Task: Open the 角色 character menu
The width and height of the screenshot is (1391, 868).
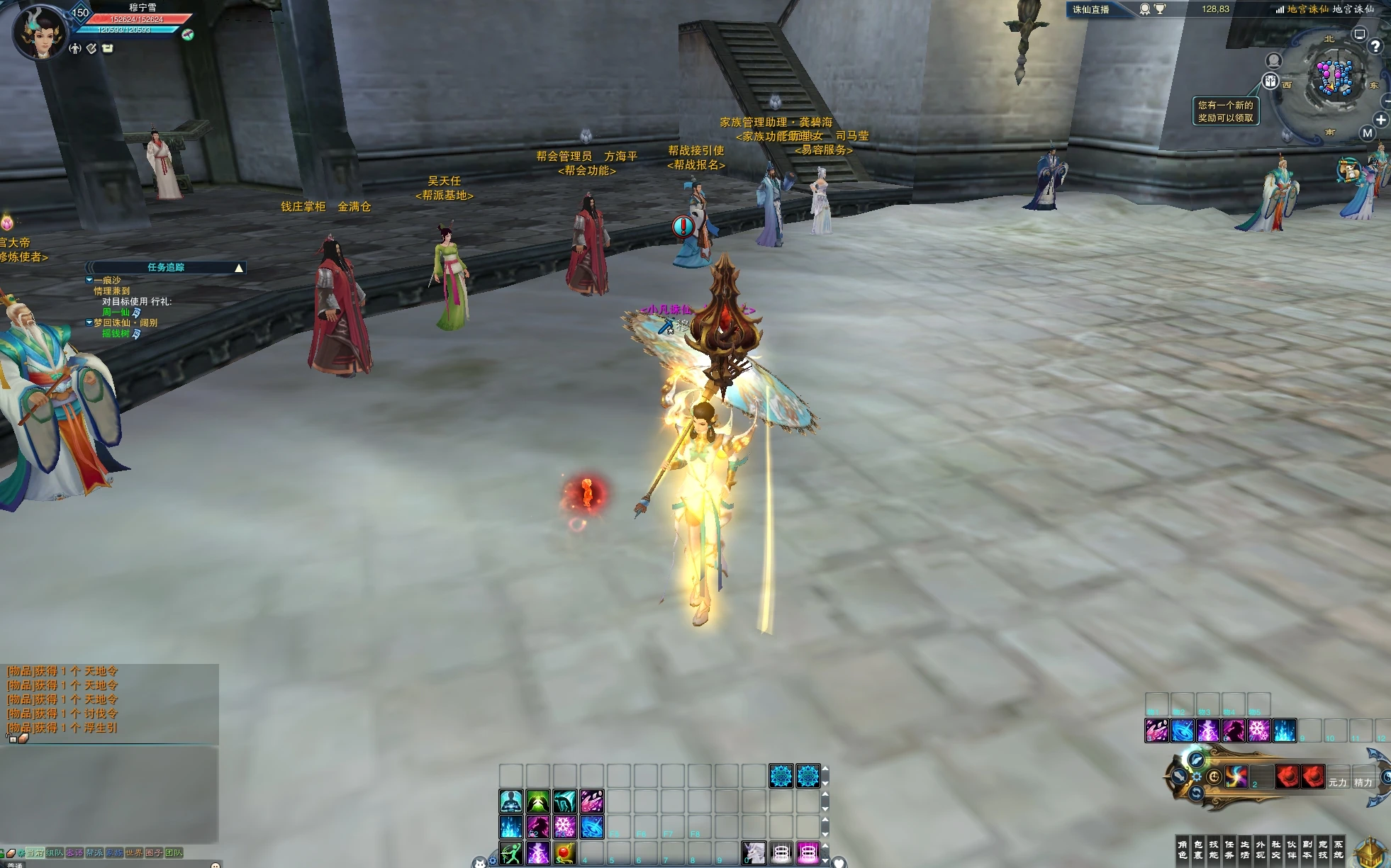Action: [1182, 849]
